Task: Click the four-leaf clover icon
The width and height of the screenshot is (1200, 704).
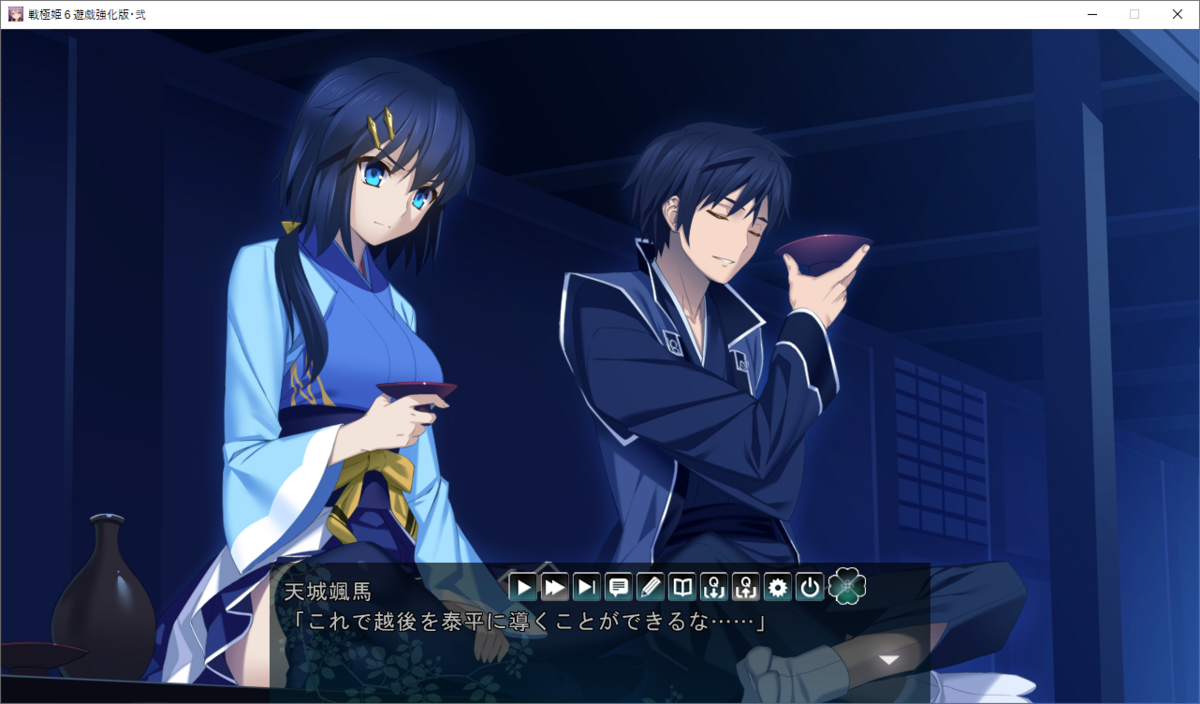Action: tap(847, 586)
